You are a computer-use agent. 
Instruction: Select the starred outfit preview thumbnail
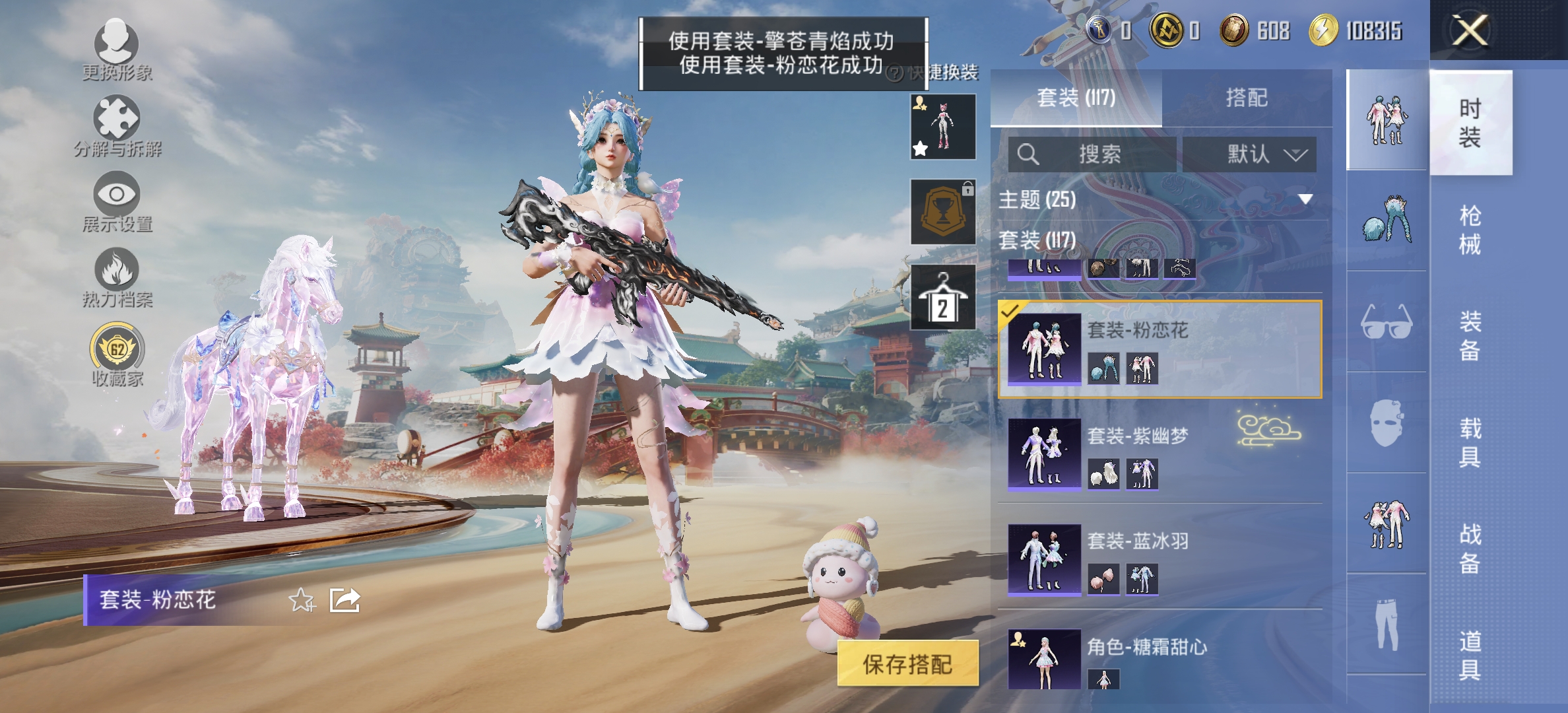click(x=942, y=127)
